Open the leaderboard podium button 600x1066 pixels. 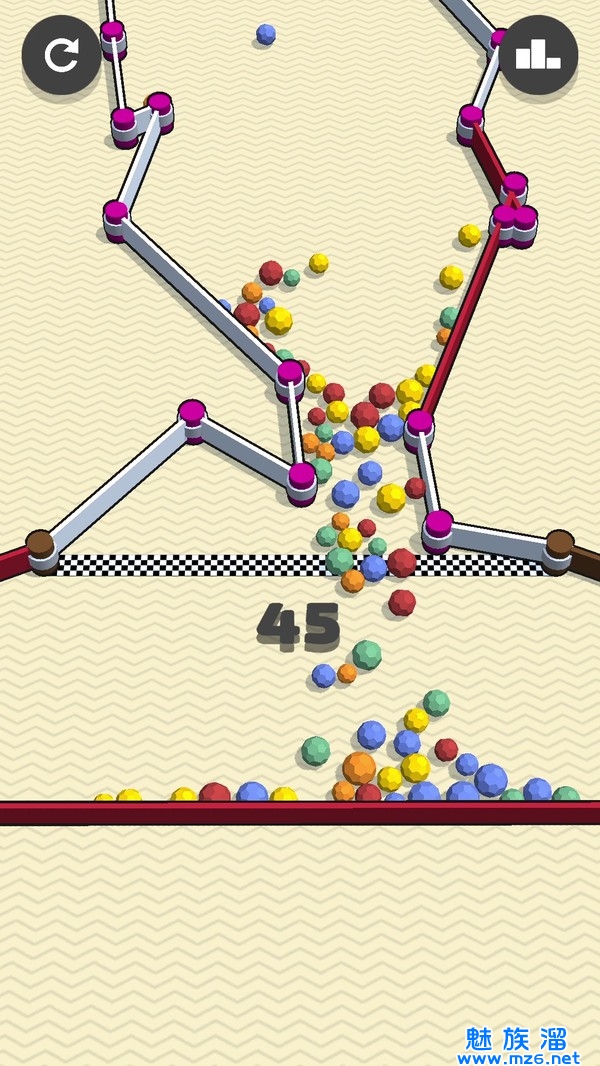[x=538, y=55]
